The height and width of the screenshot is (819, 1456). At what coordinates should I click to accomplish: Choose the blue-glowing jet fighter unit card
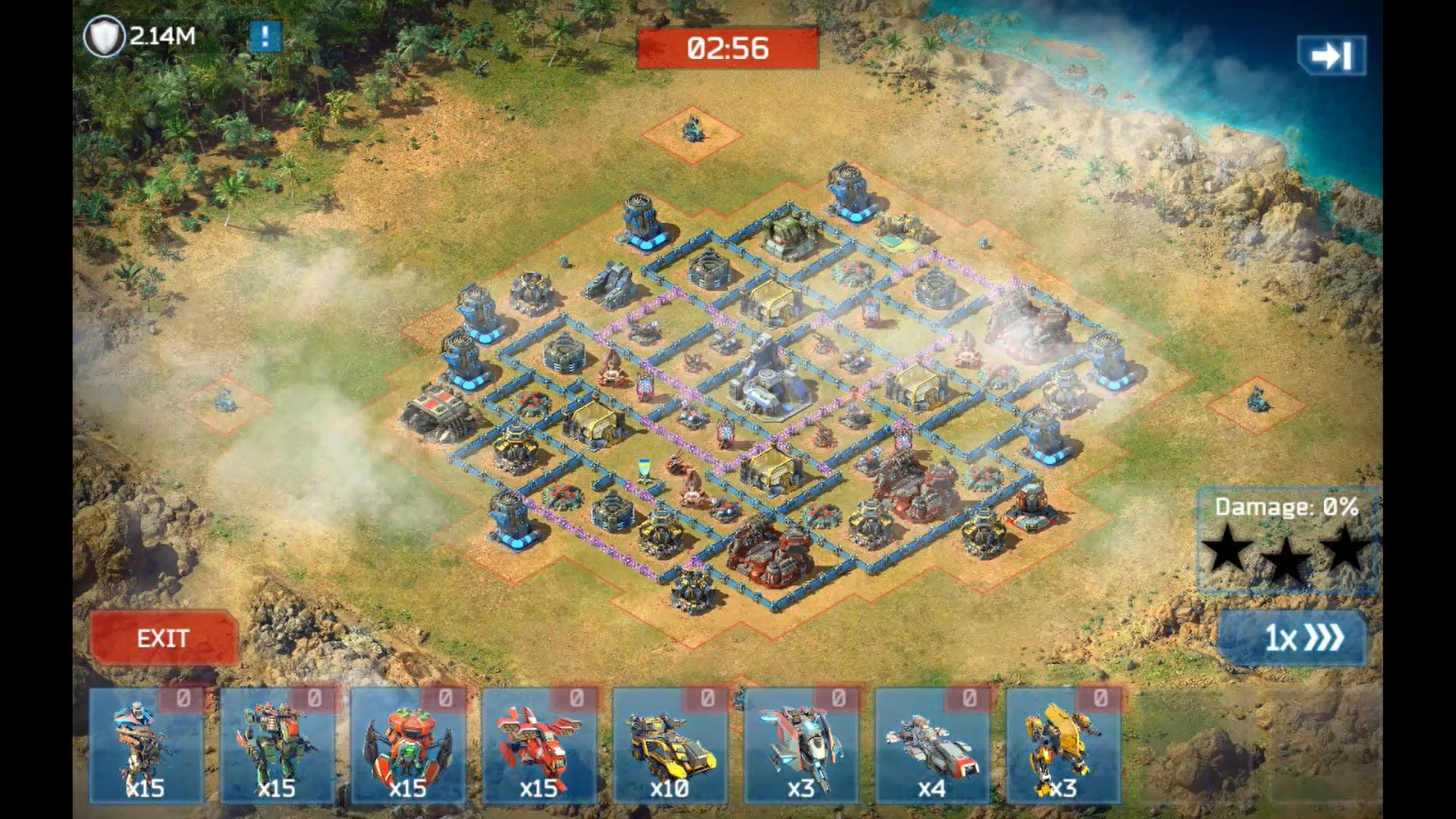[802, 746]
